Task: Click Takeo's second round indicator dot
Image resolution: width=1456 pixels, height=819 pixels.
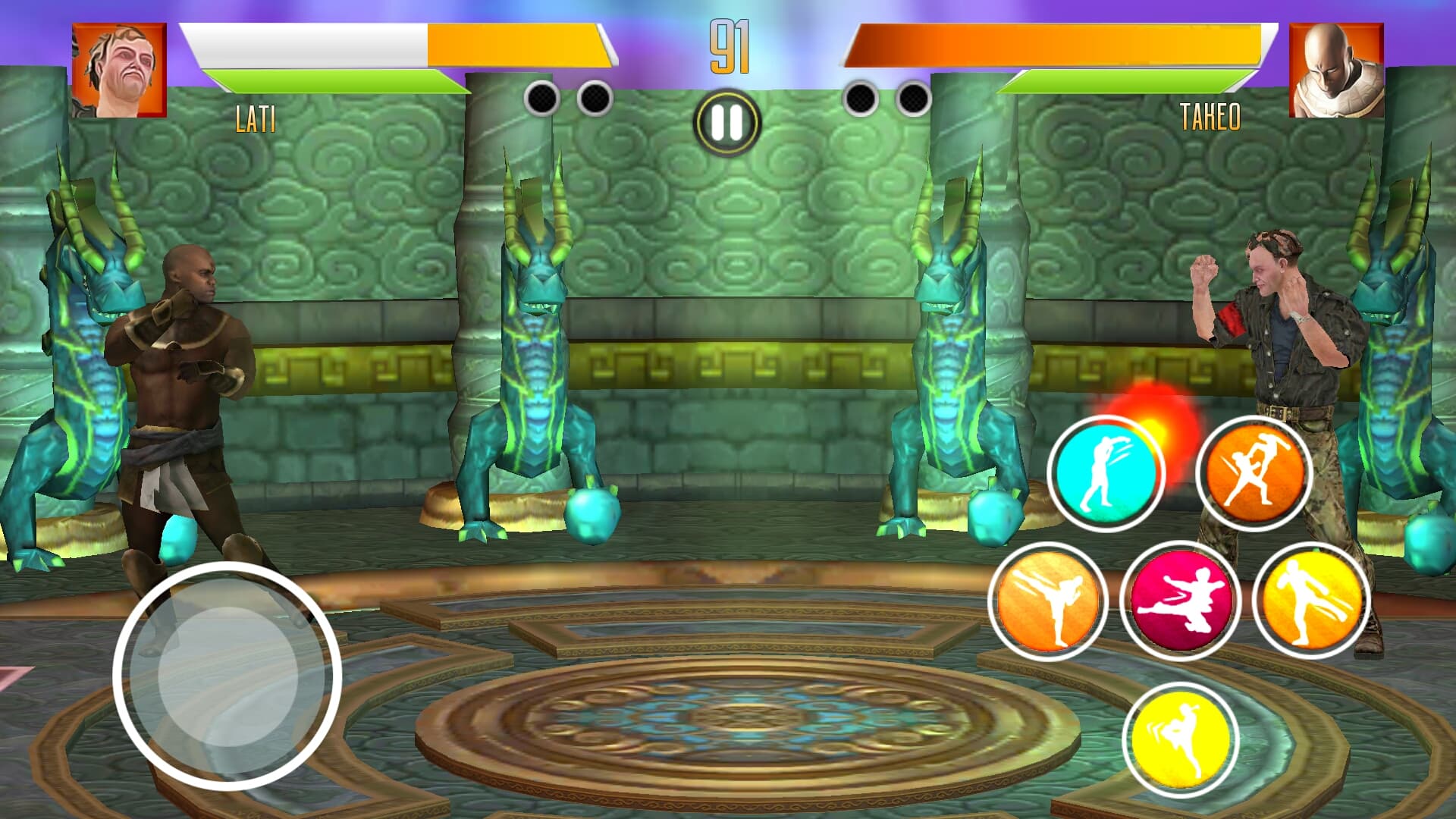Action: pos(908,97)
